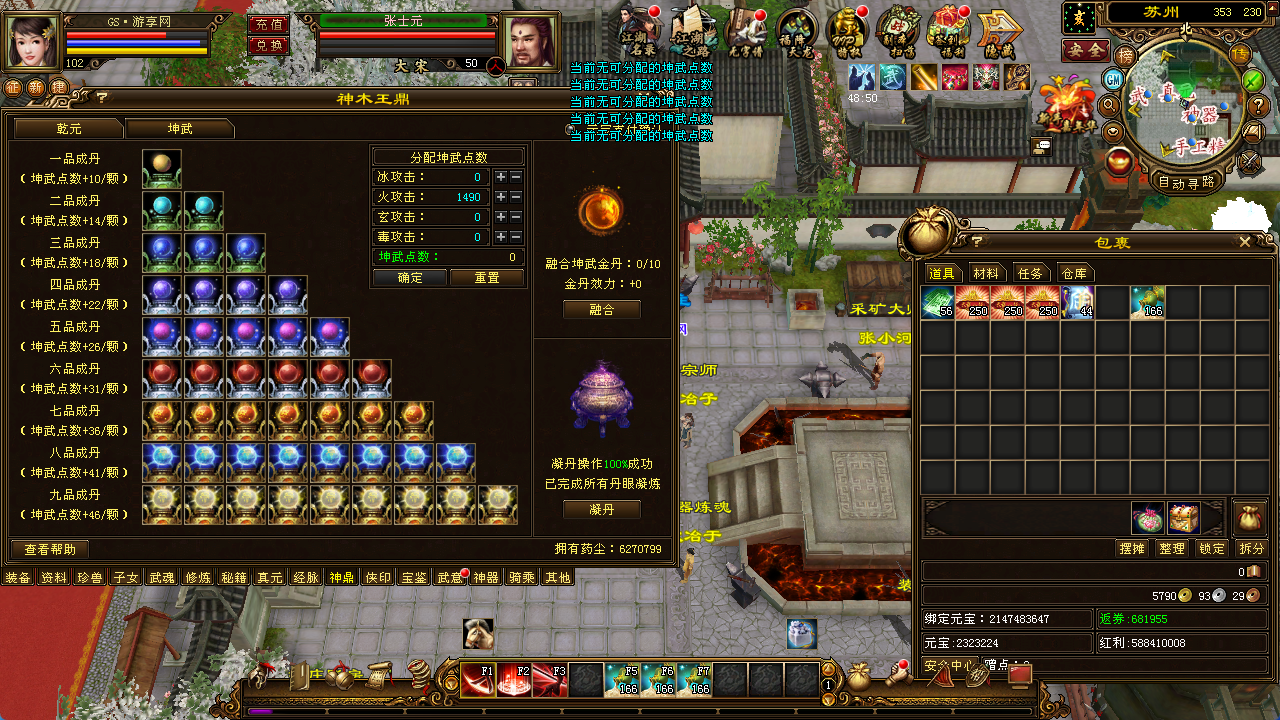
Task: Click the 融合 fuse button
Action: pos(601,310)
